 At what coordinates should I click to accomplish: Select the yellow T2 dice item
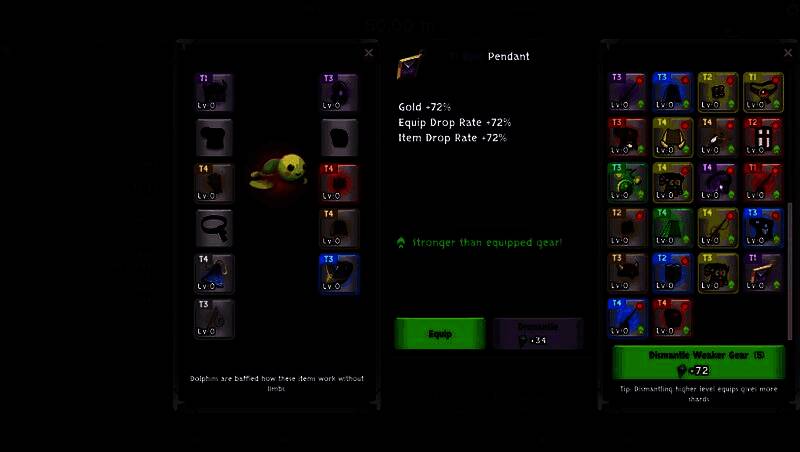tap(718, 92)
